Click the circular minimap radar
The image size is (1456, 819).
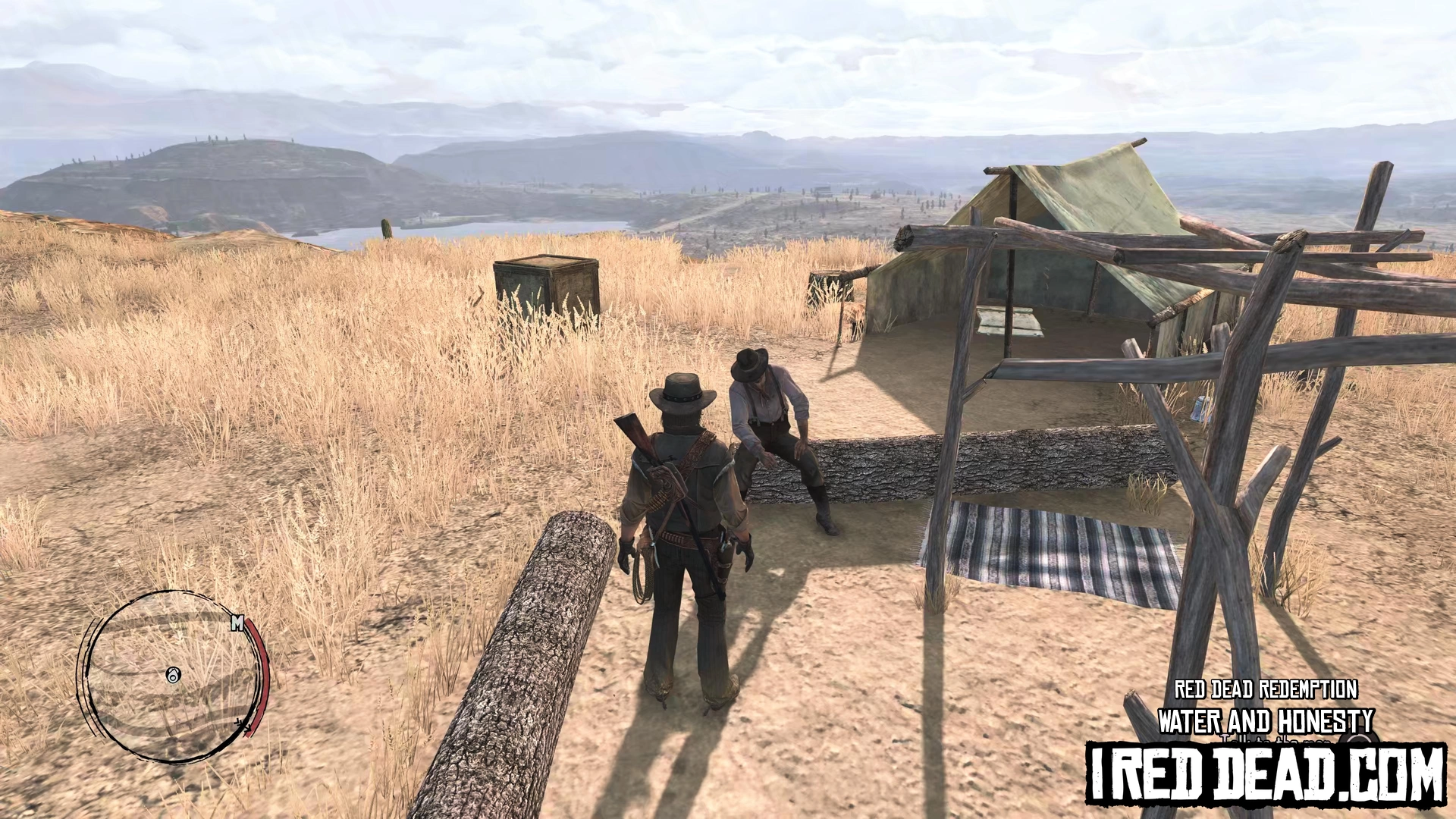(x=174, y=676)
